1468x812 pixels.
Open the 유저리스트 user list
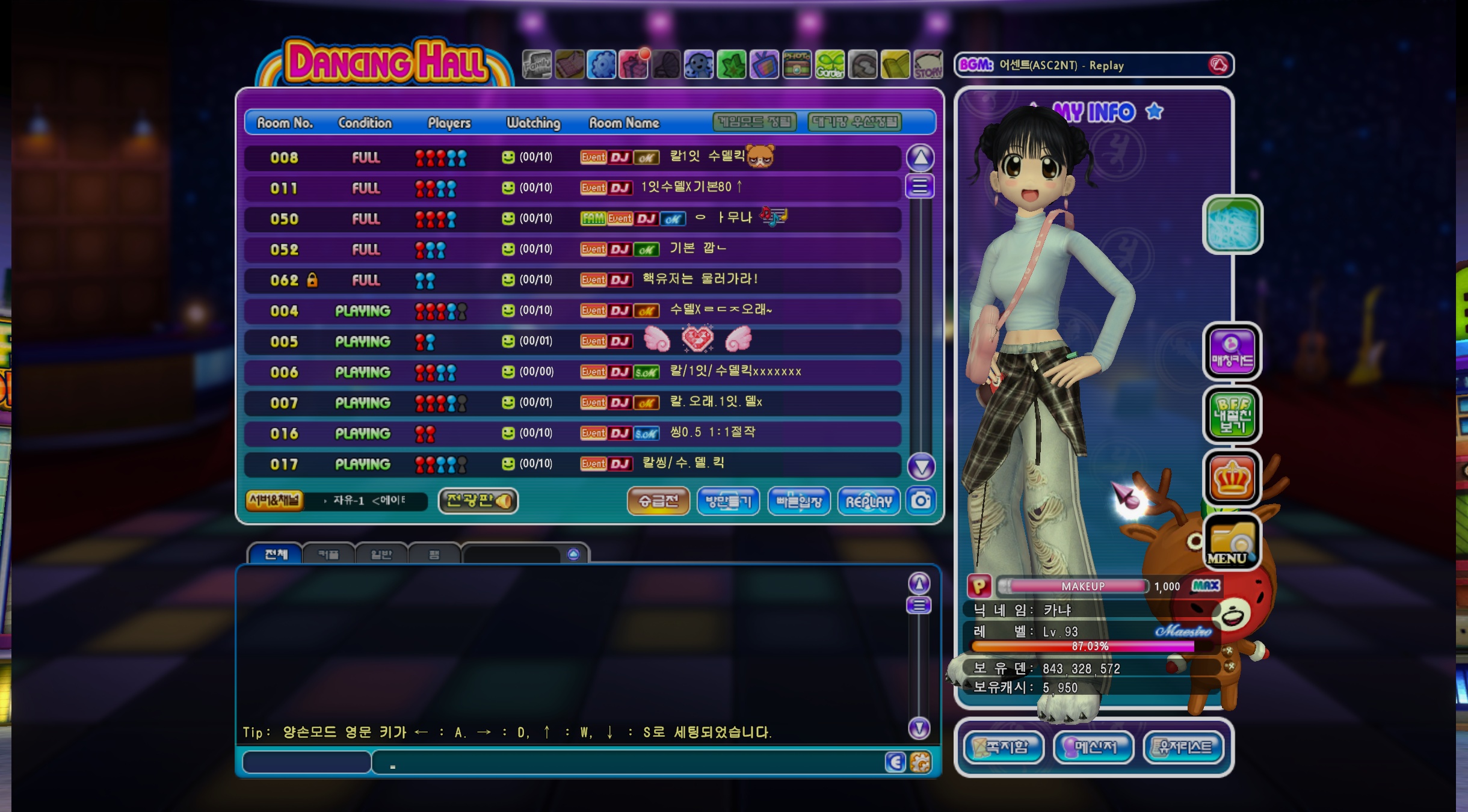point(1183,747)
